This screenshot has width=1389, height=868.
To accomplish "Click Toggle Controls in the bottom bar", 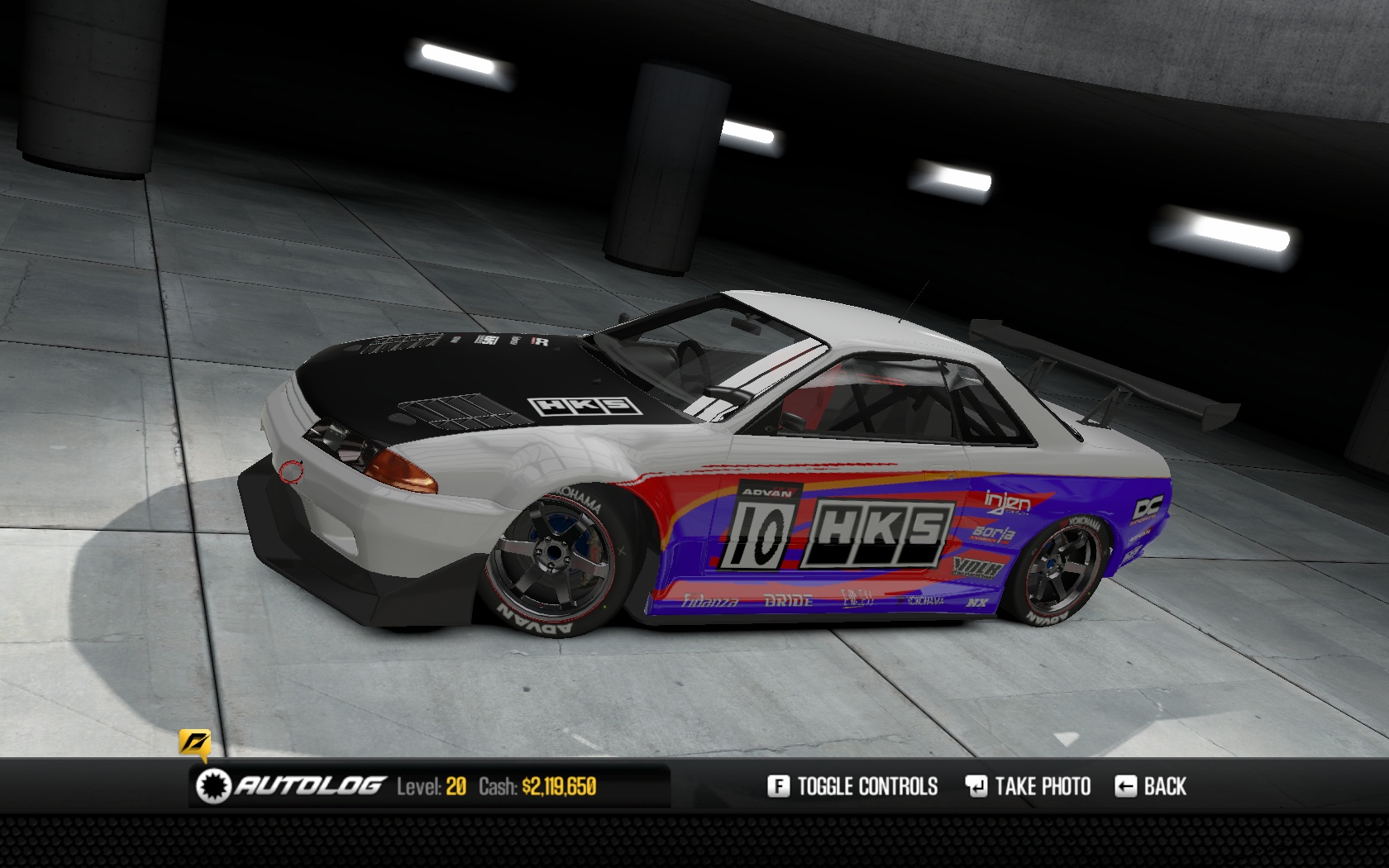I will coord(853,786).
